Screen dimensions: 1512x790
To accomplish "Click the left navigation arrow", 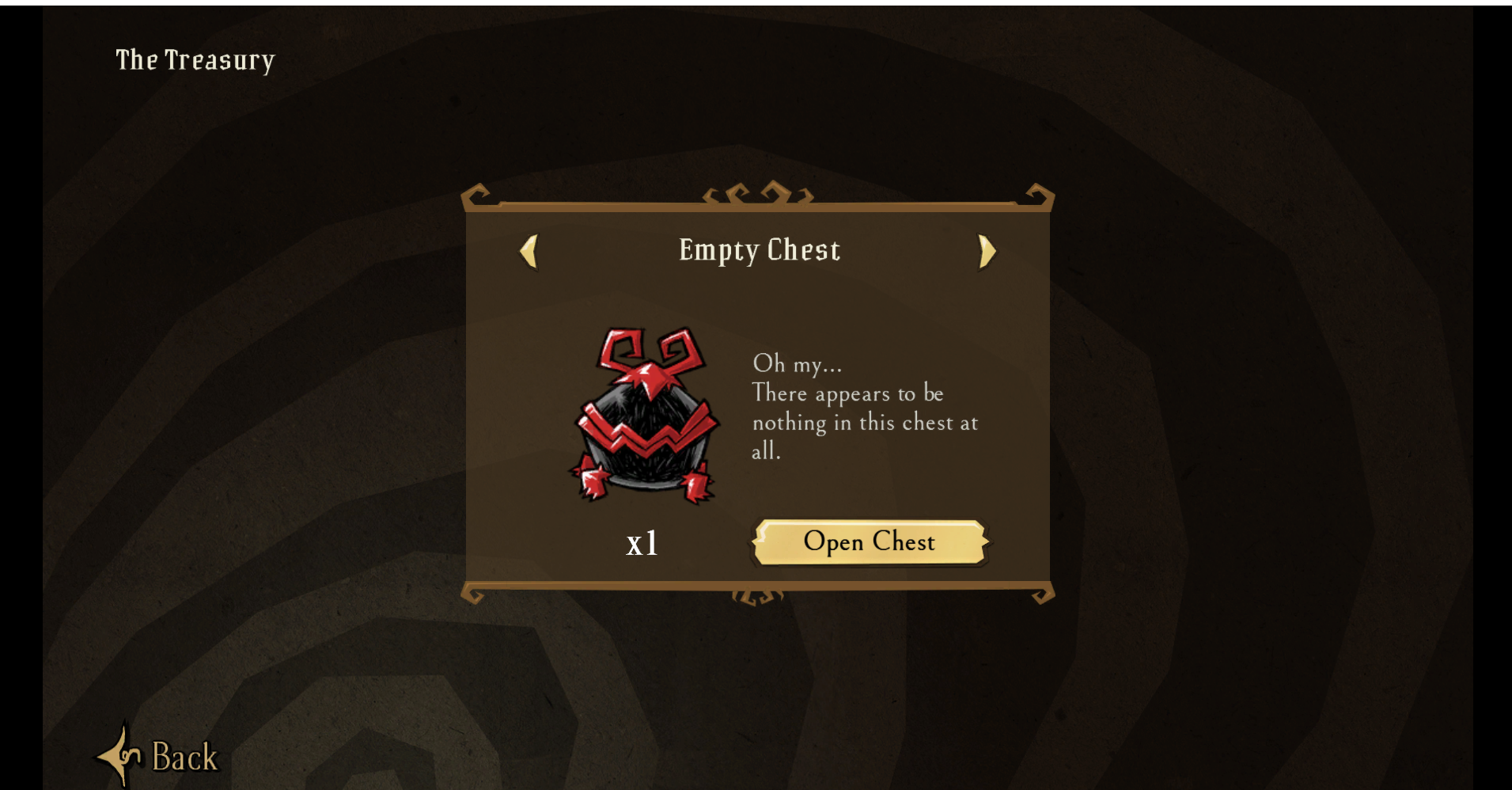I will coord(529,251).
